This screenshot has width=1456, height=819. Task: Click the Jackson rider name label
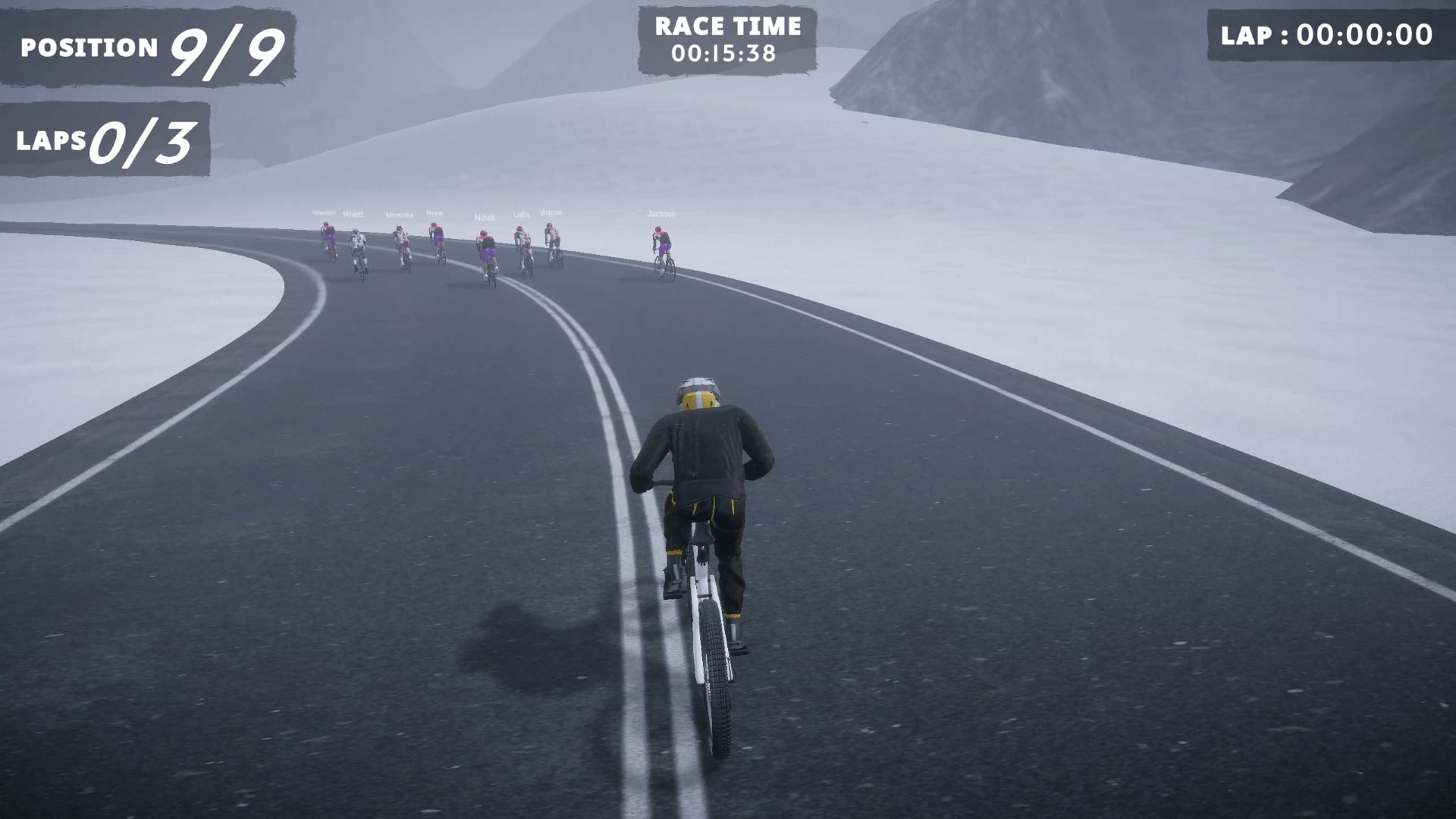[662, 214]
